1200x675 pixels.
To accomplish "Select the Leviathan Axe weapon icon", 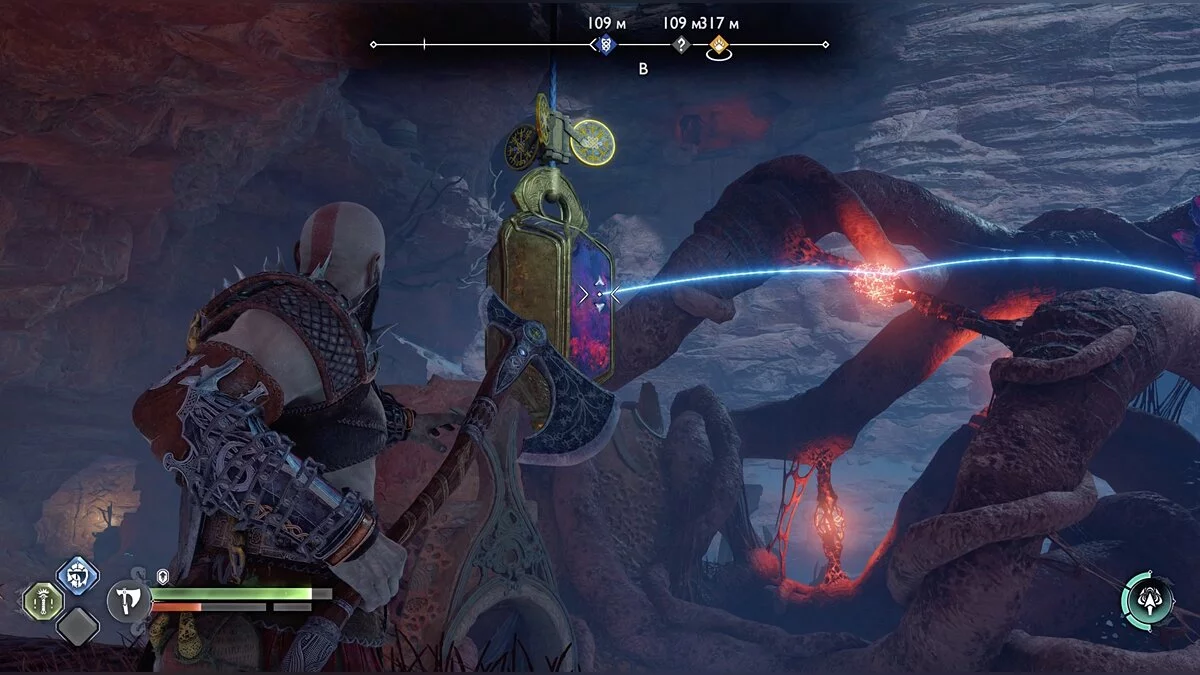I will 128,600.
